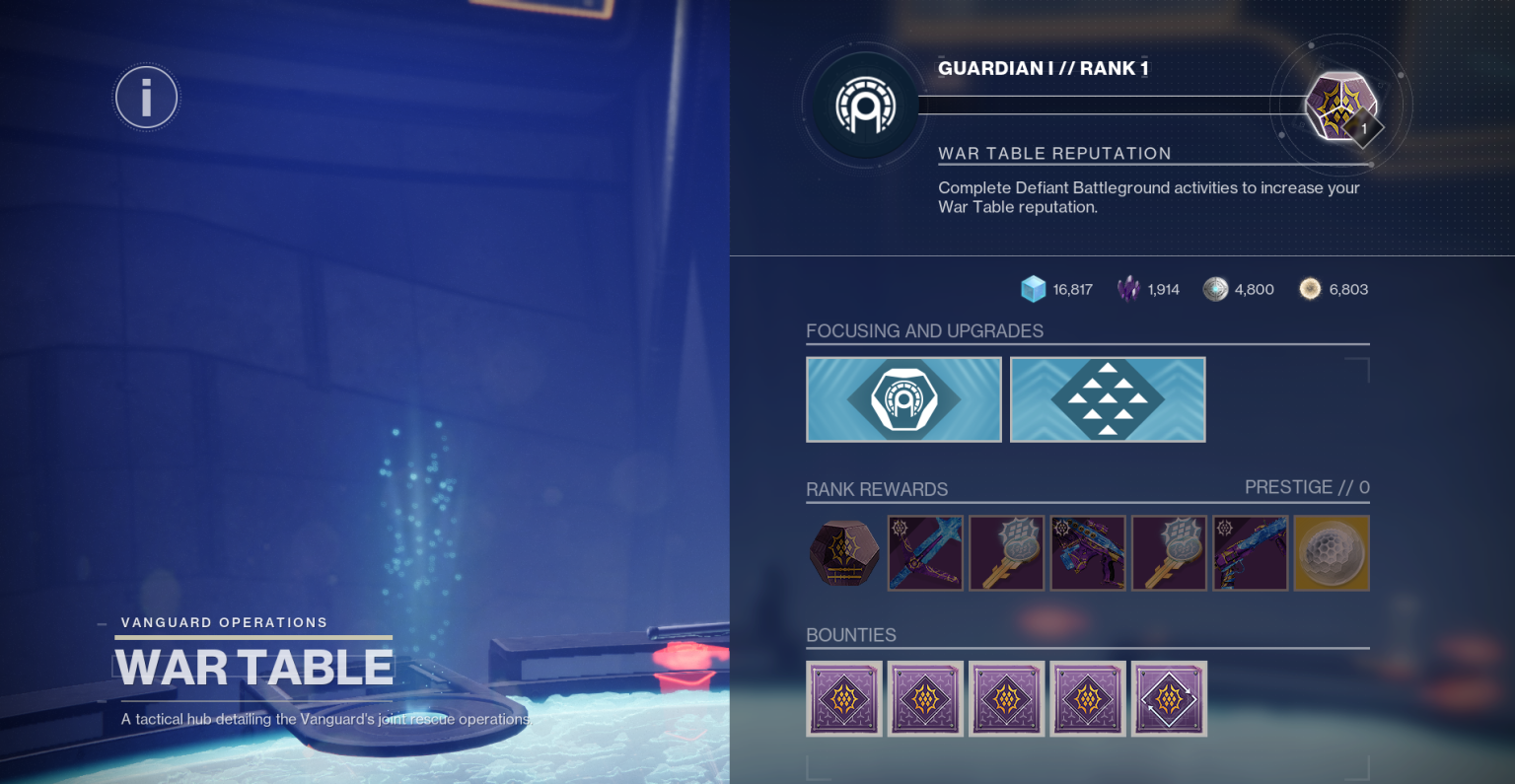Select the third bounty under Bounties

(x=1006, y=698)
